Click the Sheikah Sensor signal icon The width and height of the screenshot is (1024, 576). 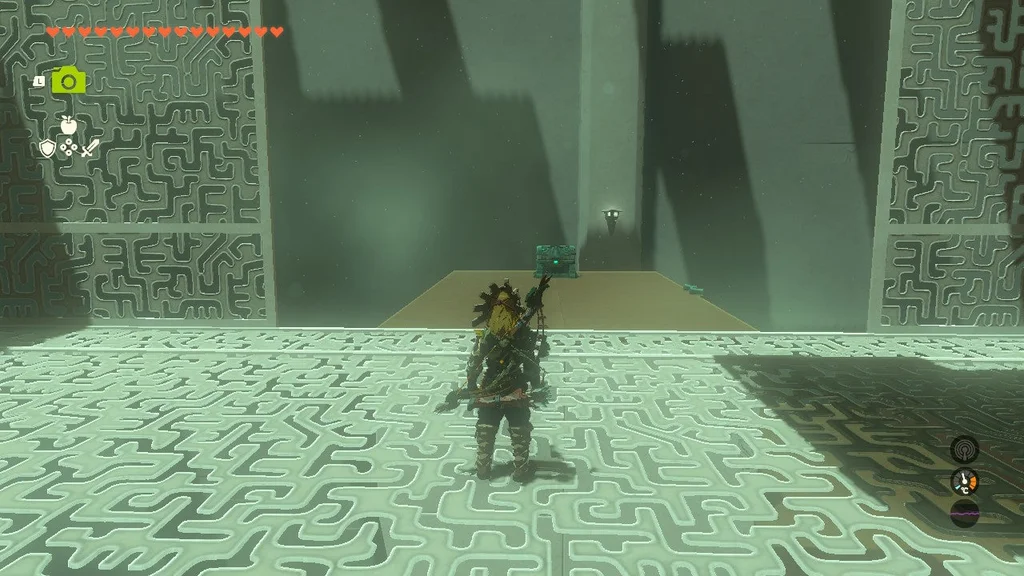click(x=964, y=448)
